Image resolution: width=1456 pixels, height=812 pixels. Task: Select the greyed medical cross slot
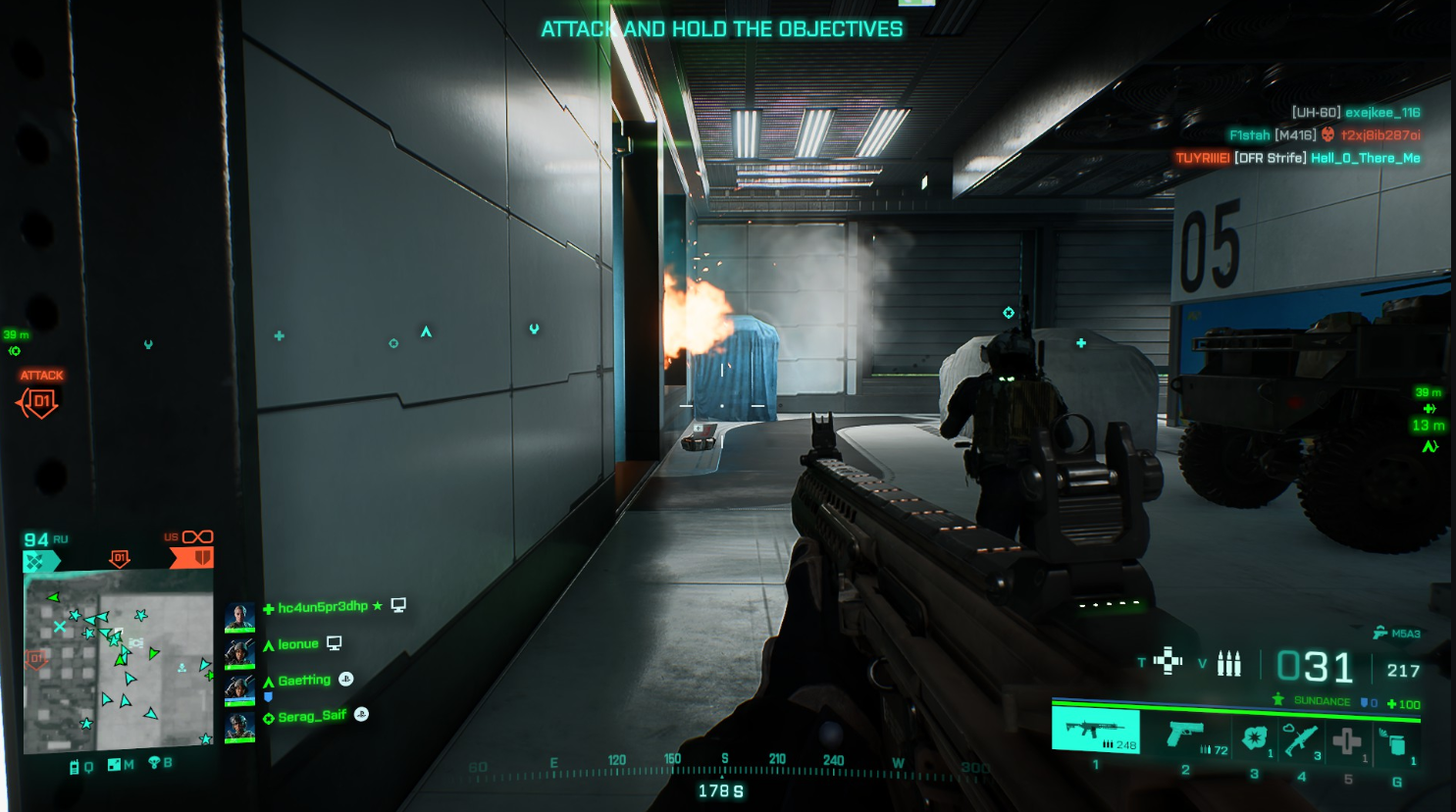click(1347, 741)
